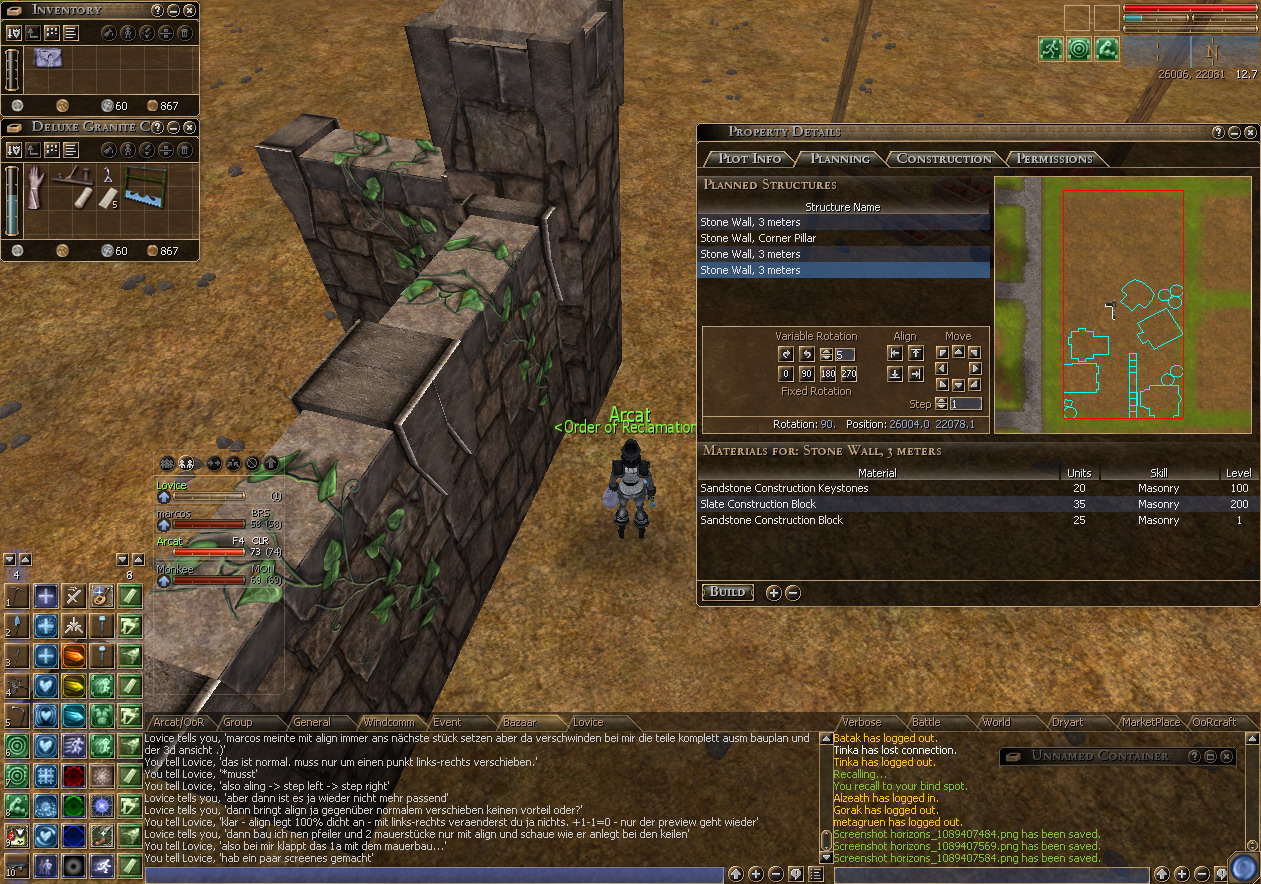The image size is (1261, 884).
Task: Click the plot layout map preview
Action: tap(1122, 305)
